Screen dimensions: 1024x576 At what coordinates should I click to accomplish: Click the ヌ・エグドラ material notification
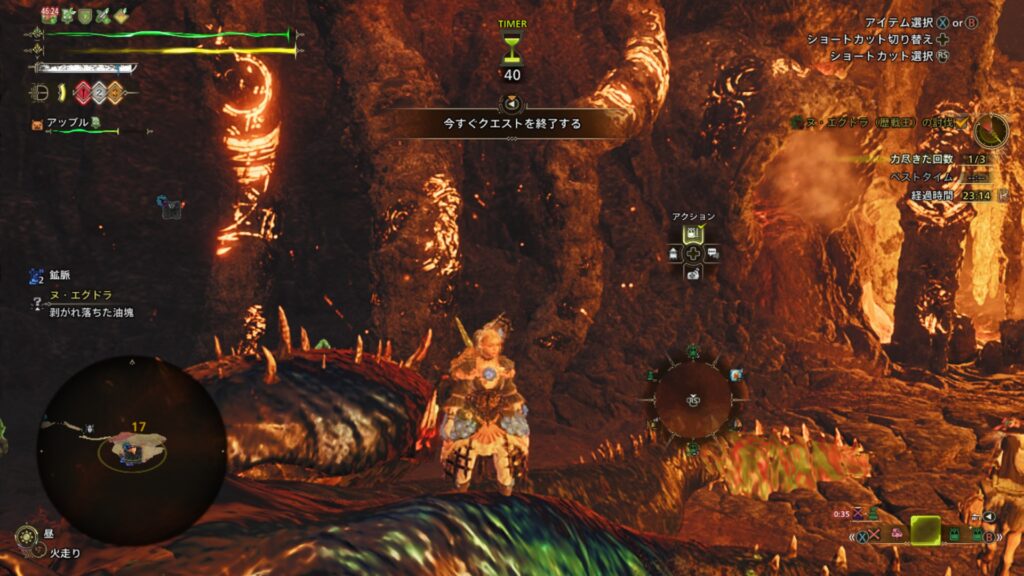82,297
